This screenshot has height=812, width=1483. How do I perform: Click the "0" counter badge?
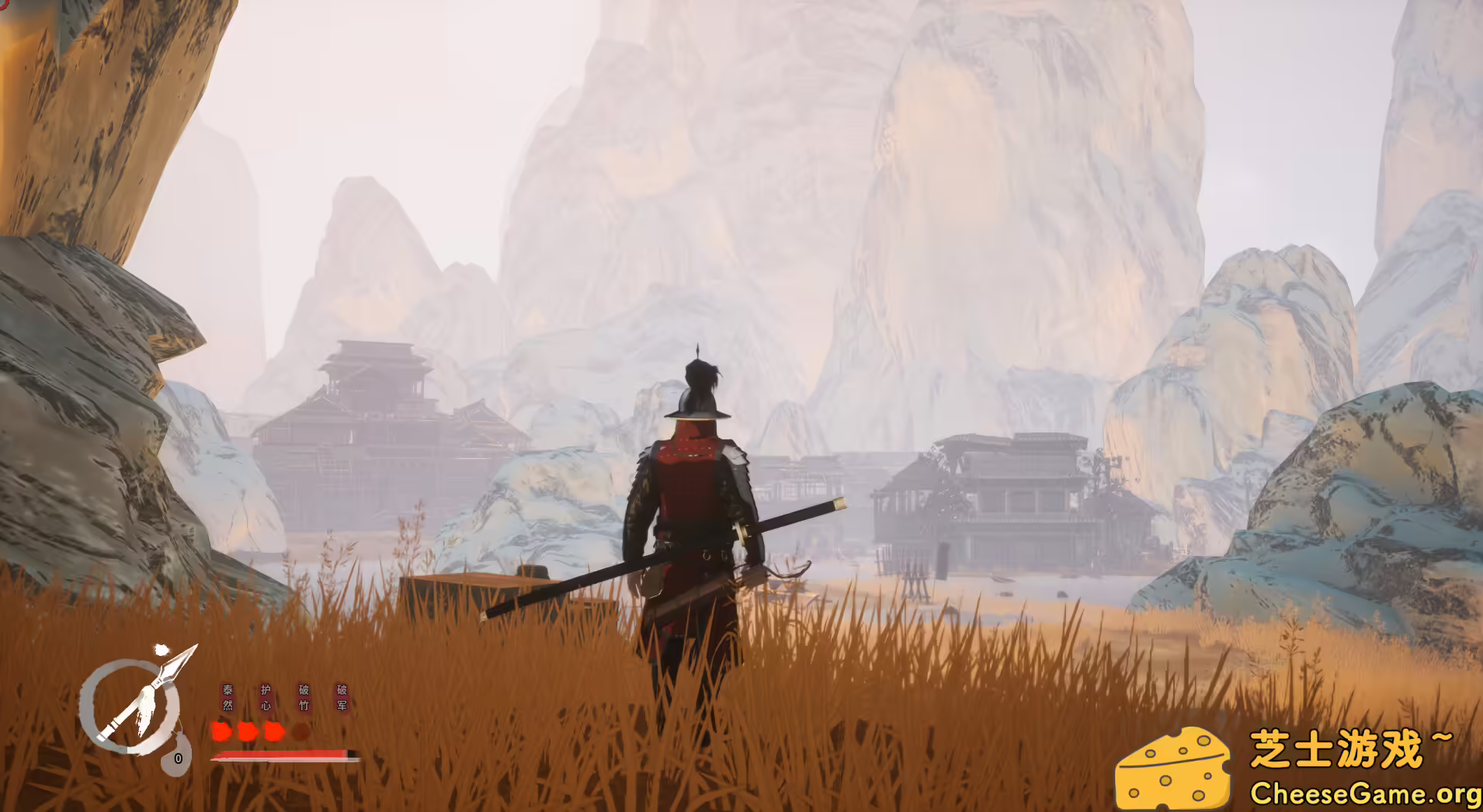click(179, 758)
